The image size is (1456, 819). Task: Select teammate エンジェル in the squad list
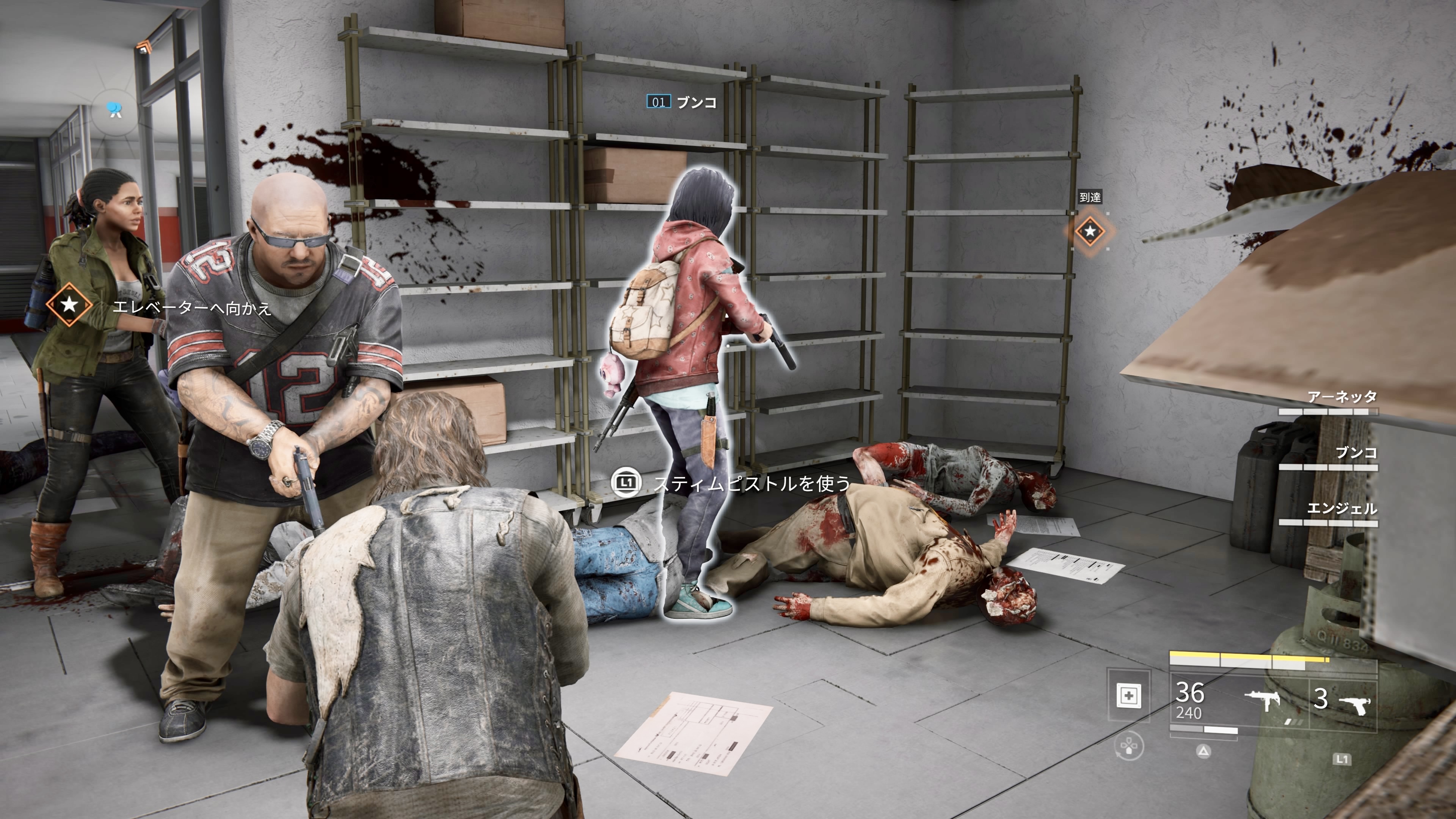(1342, 509)
